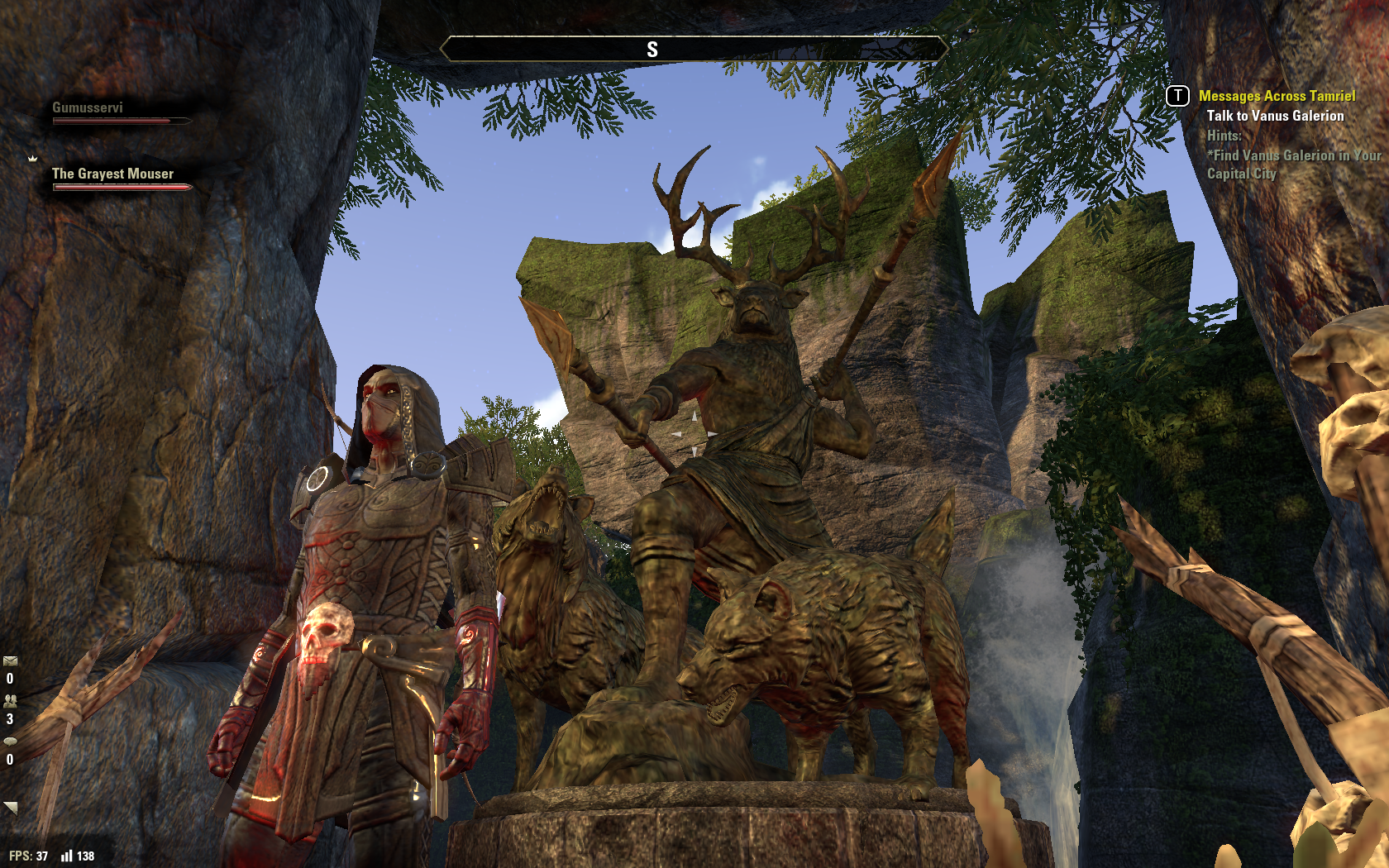Click the chat bubble notifications icon
This screenshot has height=868, width=1389.
(x=10, y=741)
